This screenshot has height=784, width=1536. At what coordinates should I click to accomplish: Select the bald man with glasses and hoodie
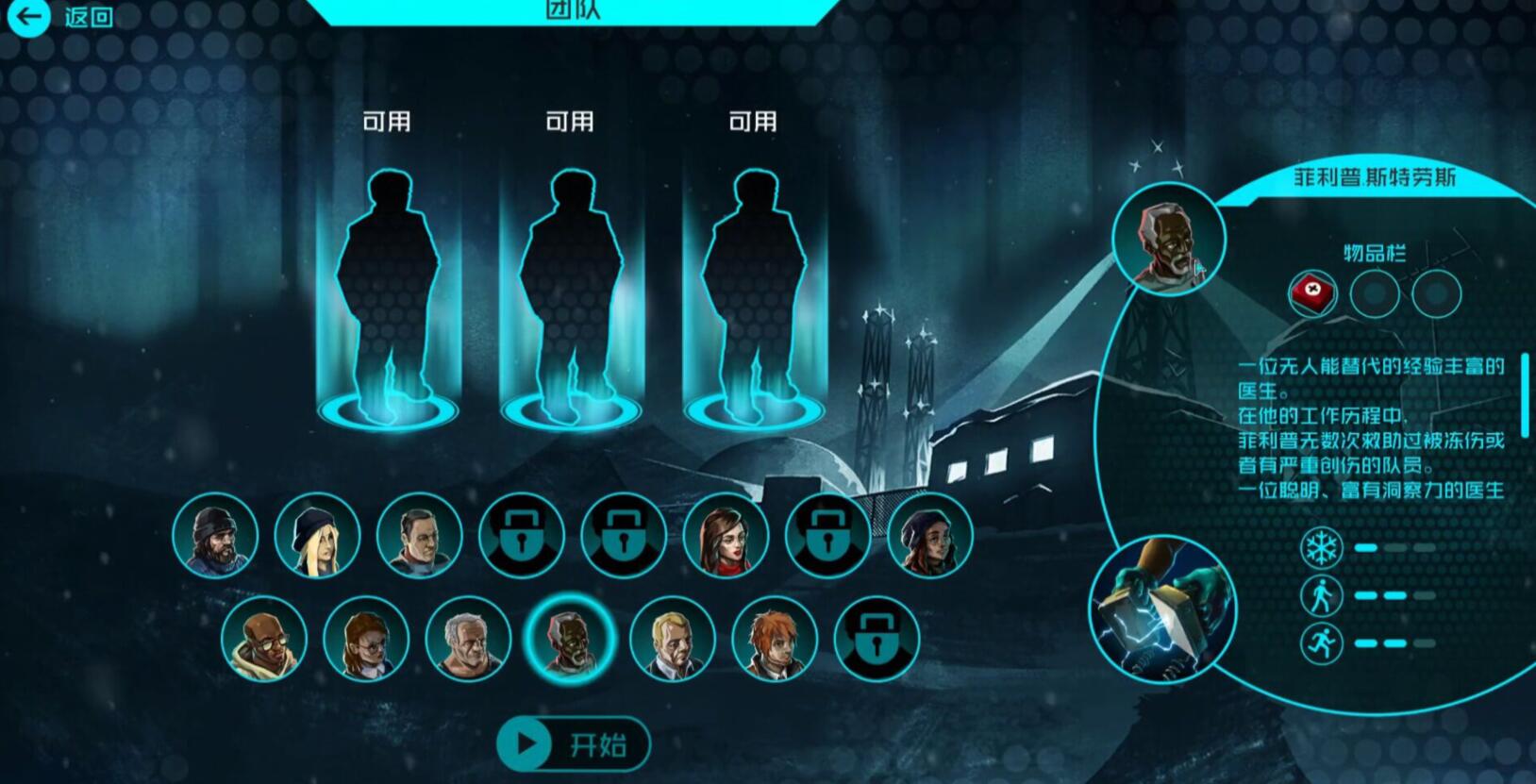click(x=264, y=639)
